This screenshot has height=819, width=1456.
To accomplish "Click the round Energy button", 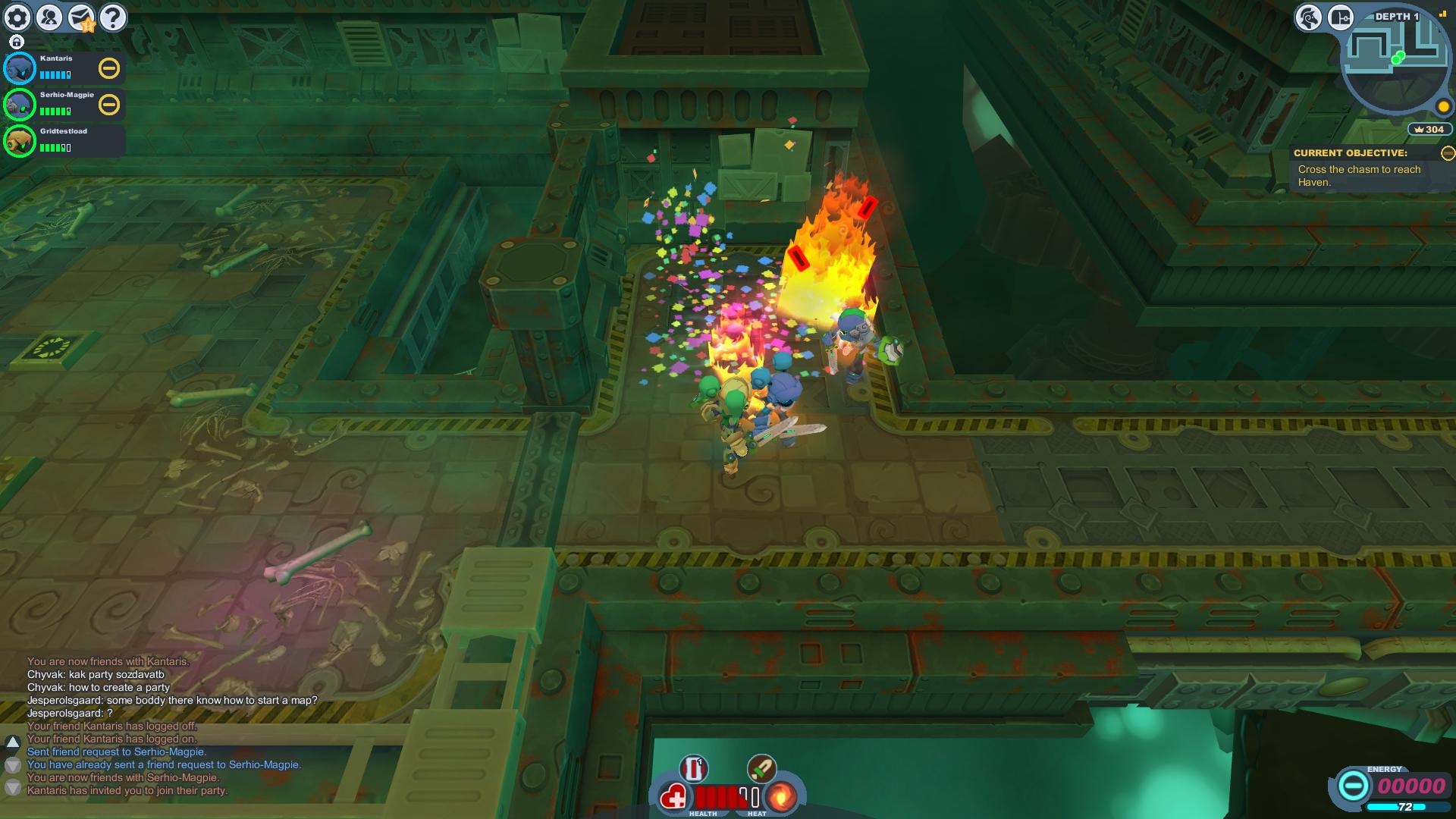I will [x=1352, y=786].
